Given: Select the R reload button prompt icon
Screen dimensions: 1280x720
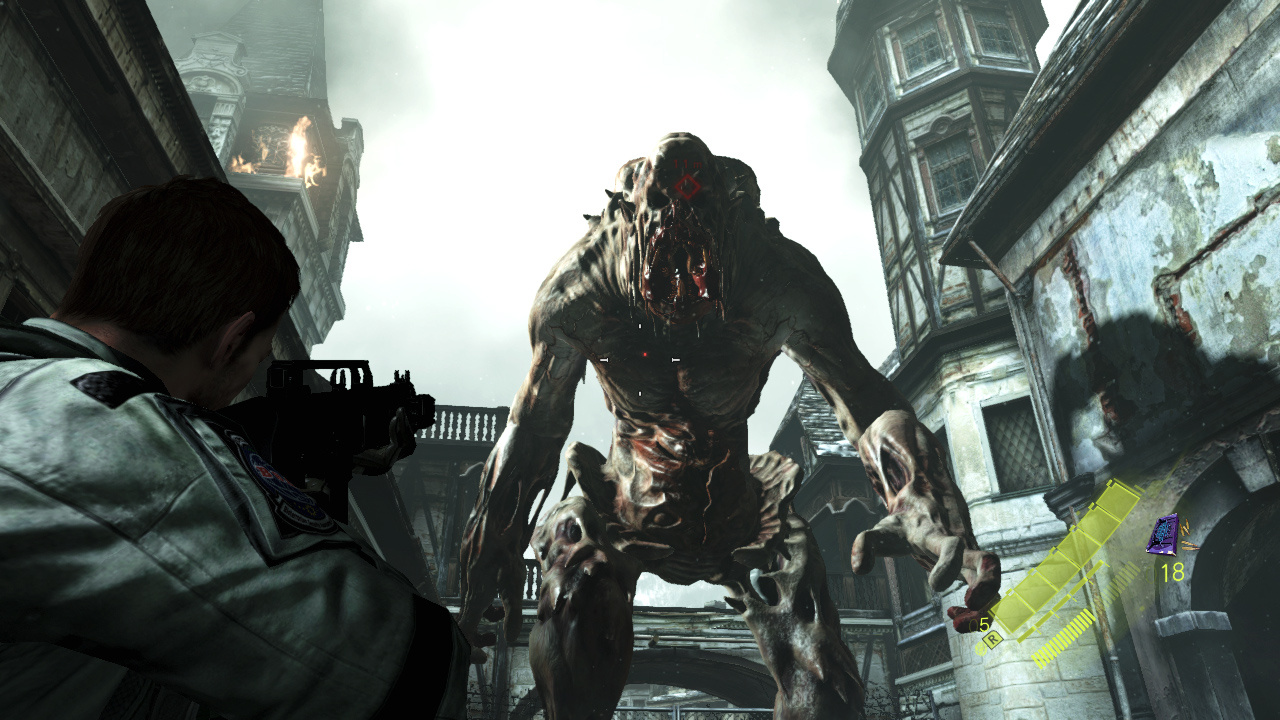Looking at the screenshot, I should tap(991, 638).
